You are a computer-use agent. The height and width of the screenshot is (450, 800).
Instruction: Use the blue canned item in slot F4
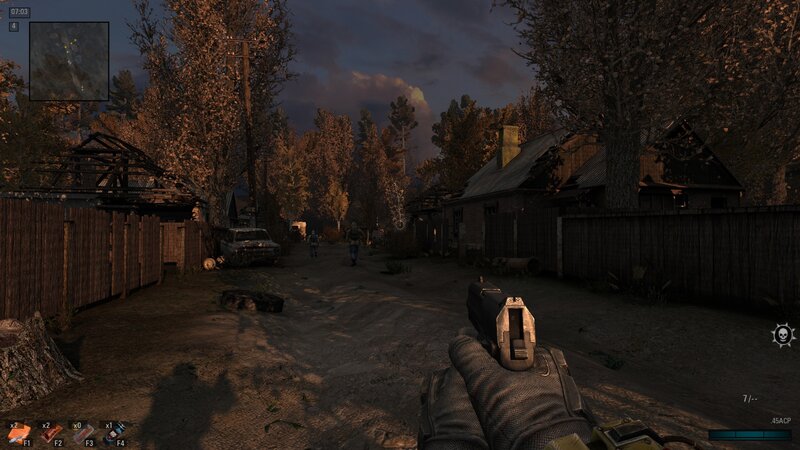[x=114, y=434]
